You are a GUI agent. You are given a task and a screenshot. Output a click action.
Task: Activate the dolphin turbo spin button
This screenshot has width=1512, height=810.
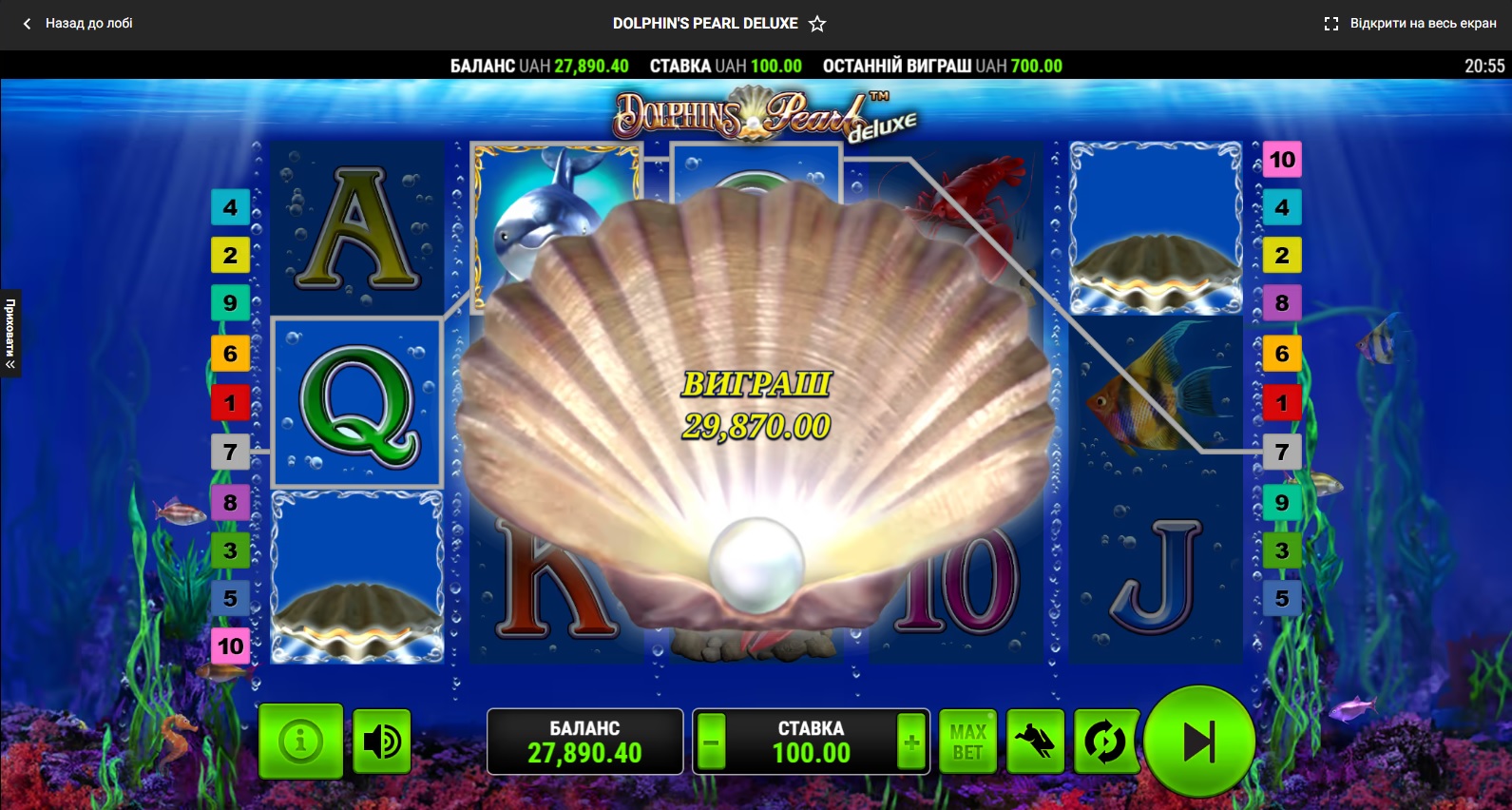[x=1035, y=742]
